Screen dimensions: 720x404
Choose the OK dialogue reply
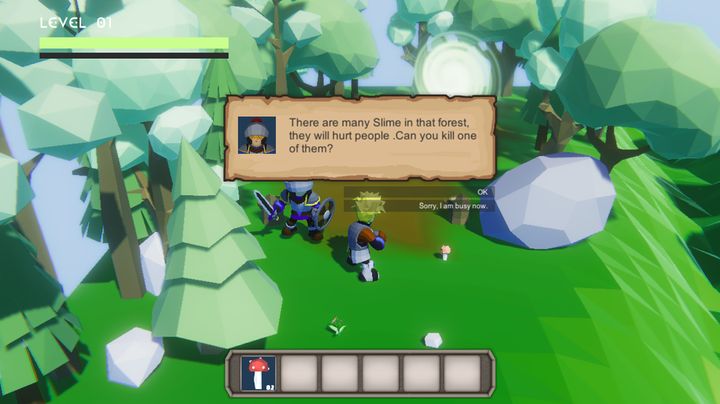482,191
